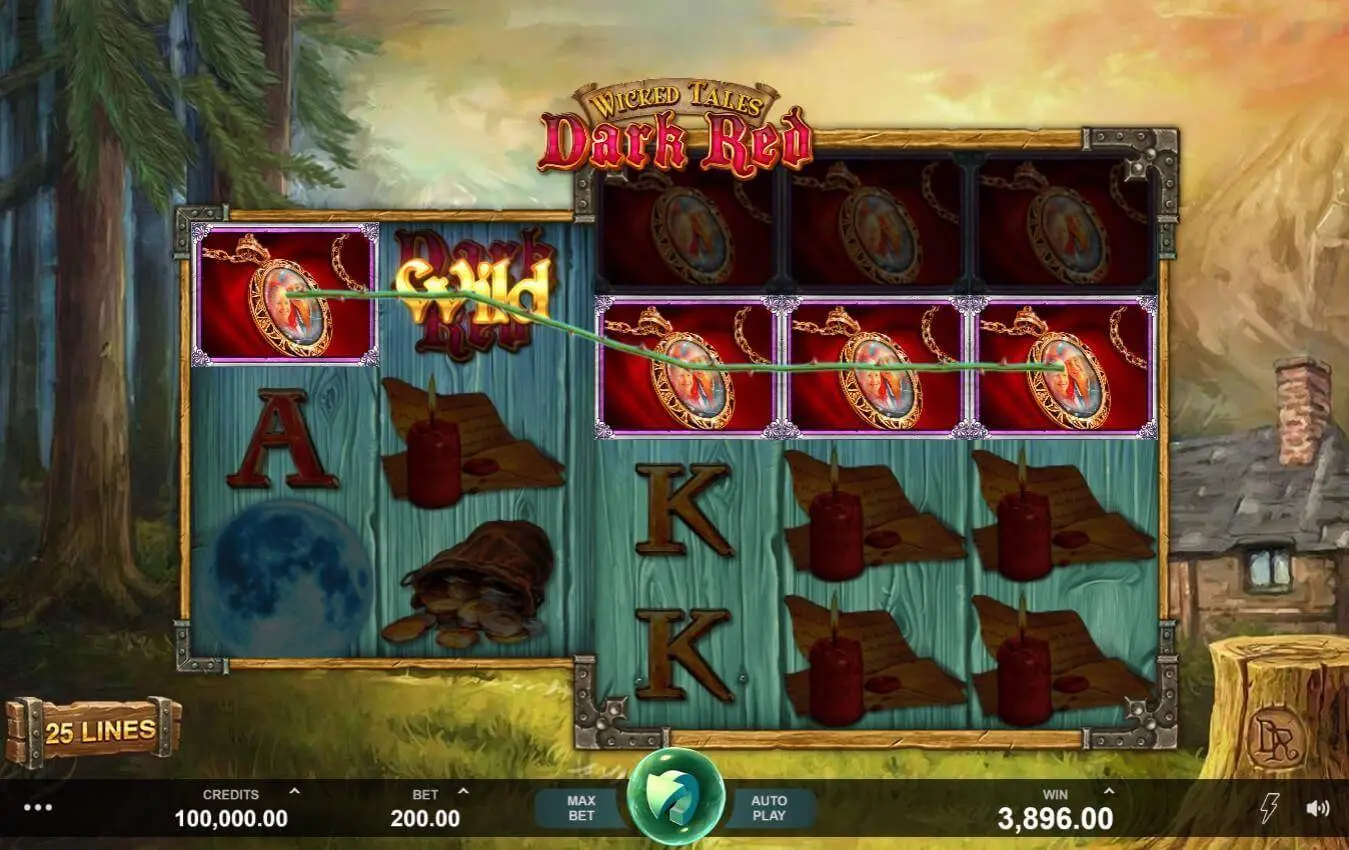Viewport: 1349px width, 850px height.
Task: Expand the Win details arrow
Action: pos(1108,792)
